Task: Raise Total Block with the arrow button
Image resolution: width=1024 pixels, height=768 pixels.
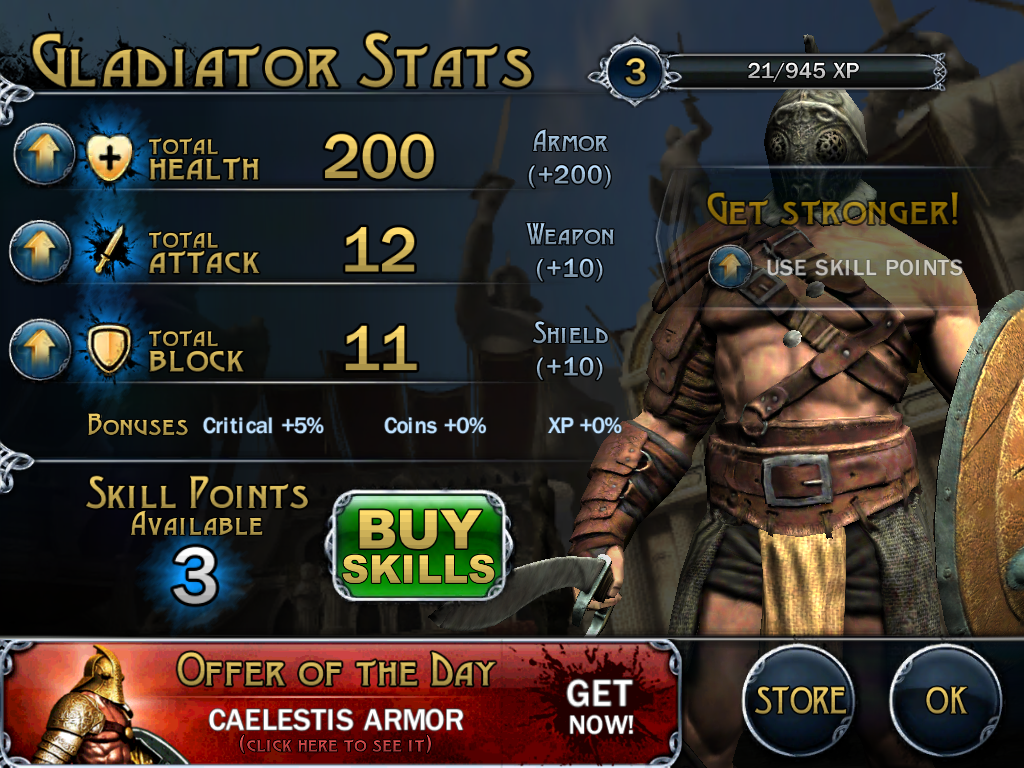Action: click(x=40, y=348)
